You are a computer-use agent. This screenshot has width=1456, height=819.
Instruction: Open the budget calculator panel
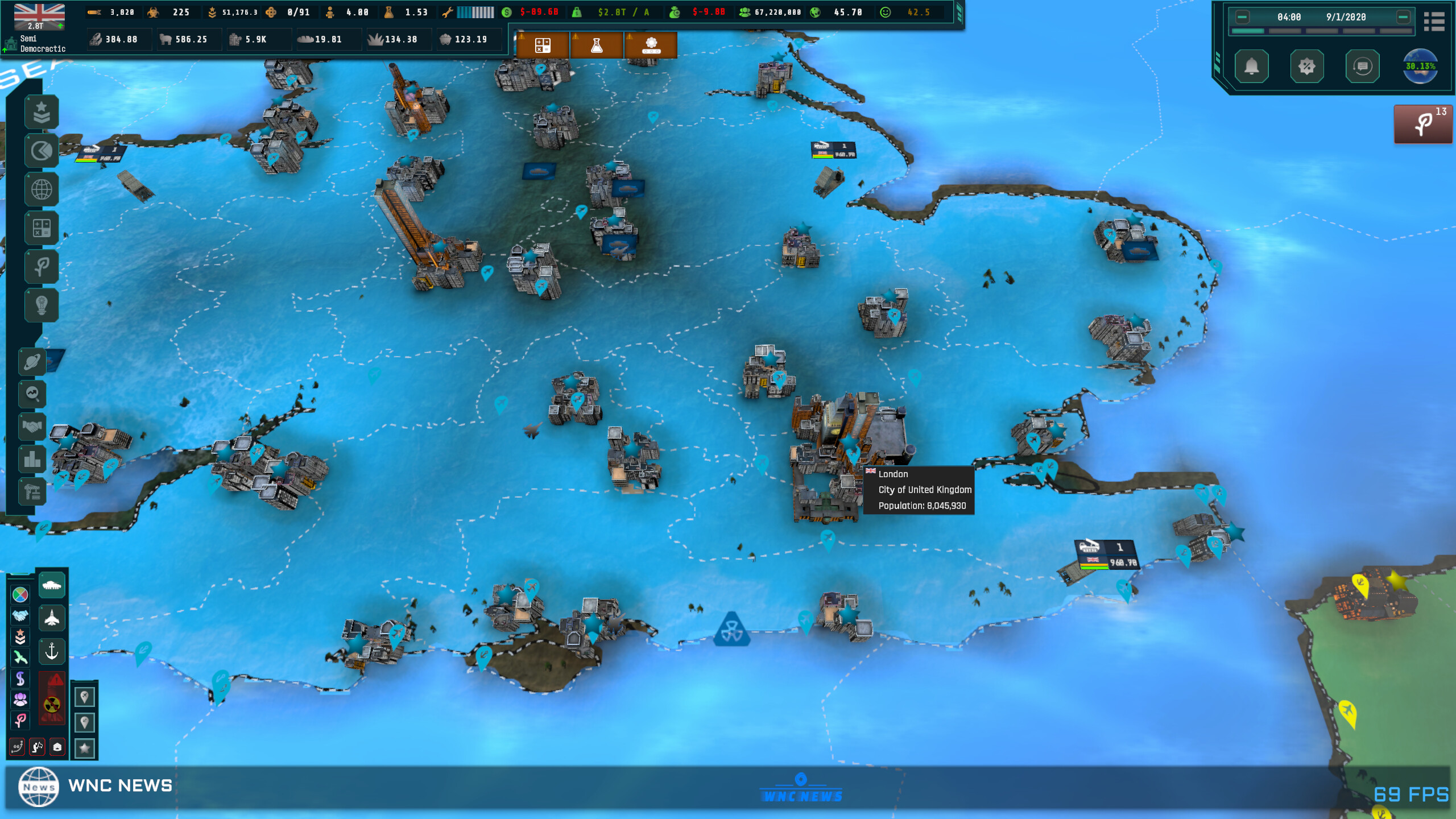tap(41, 228)
